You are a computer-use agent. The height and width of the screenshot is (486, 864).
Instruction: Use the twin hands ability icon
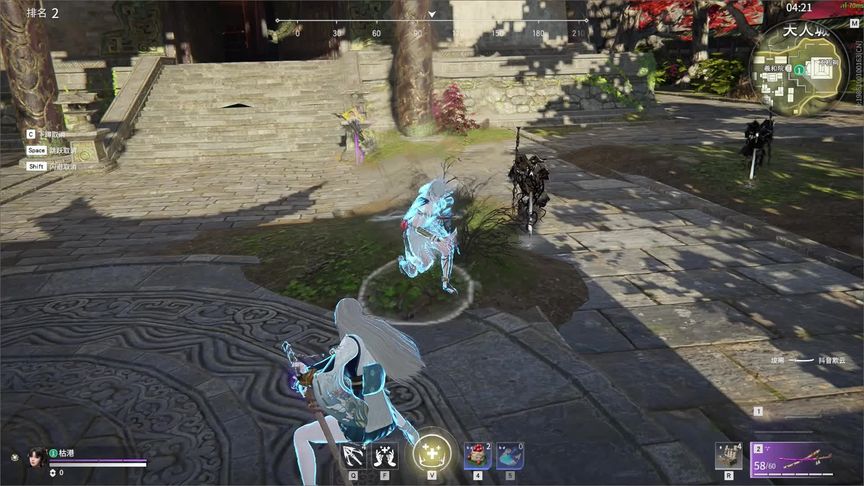[385, 455]
